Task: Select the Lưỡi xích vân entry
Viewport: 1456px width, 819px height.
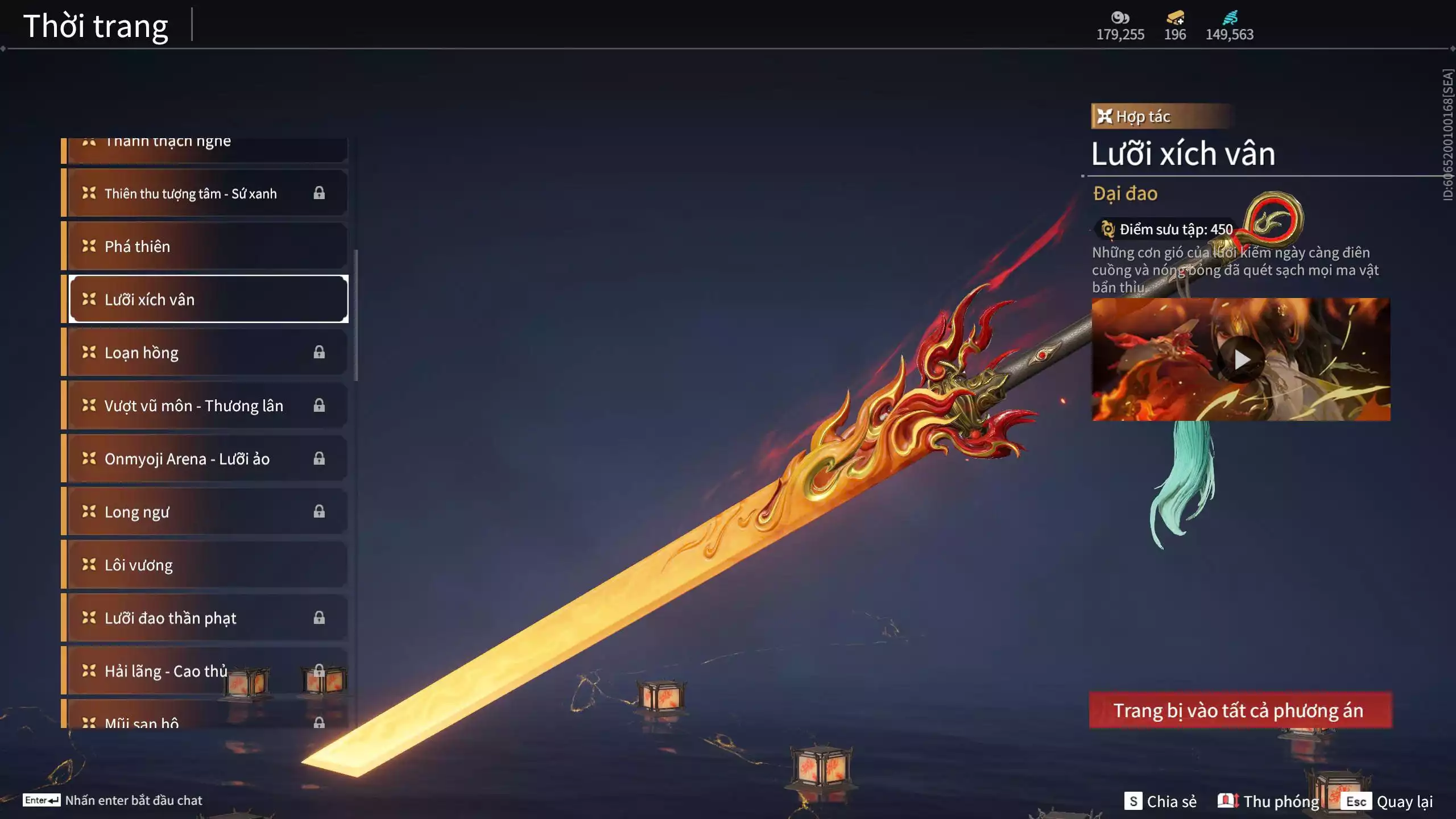Action: [207, 299]
